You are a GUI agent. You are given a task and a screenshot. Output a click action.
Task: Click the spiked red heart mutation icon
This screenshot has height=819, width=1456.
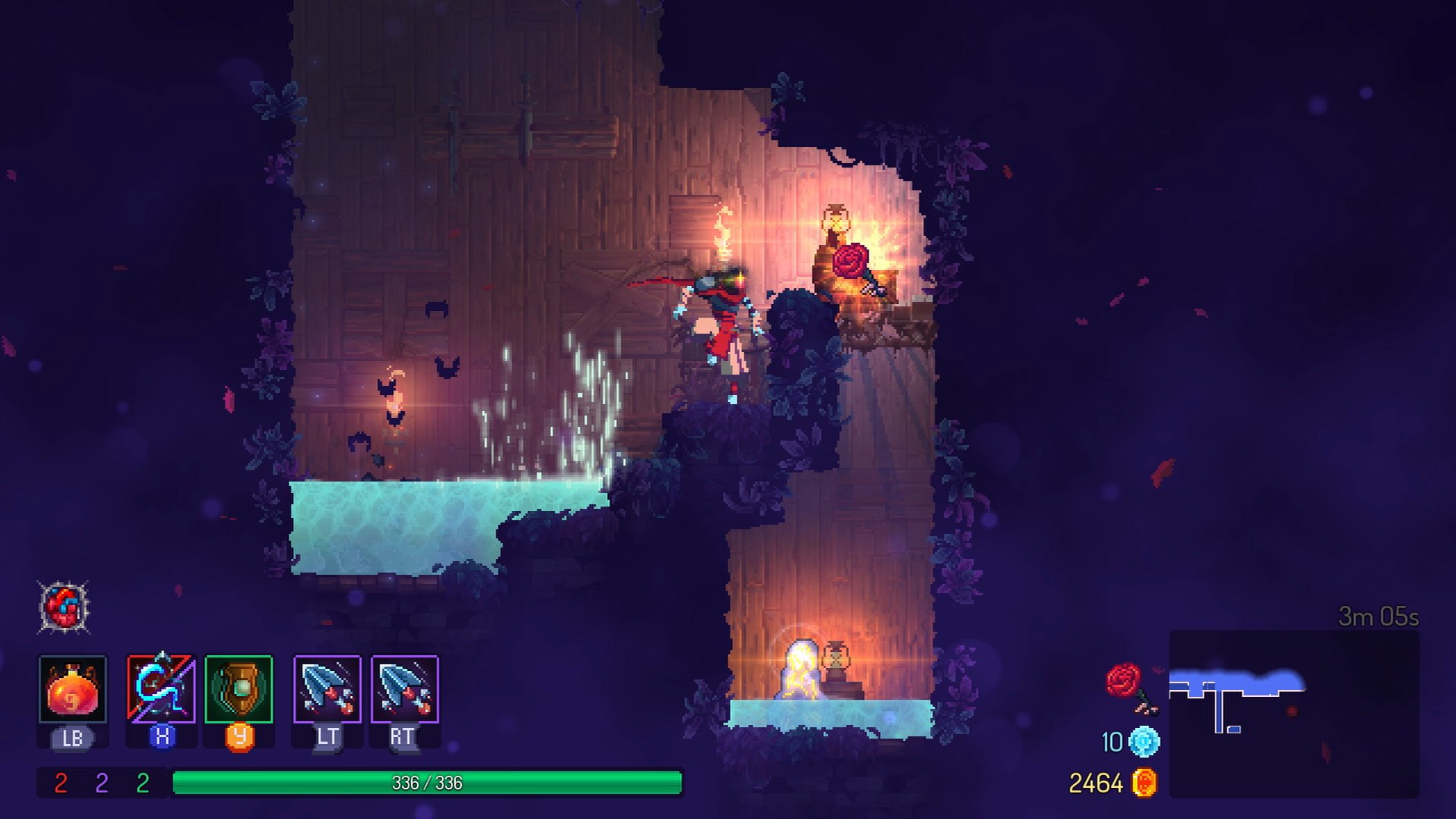(64, 607)
